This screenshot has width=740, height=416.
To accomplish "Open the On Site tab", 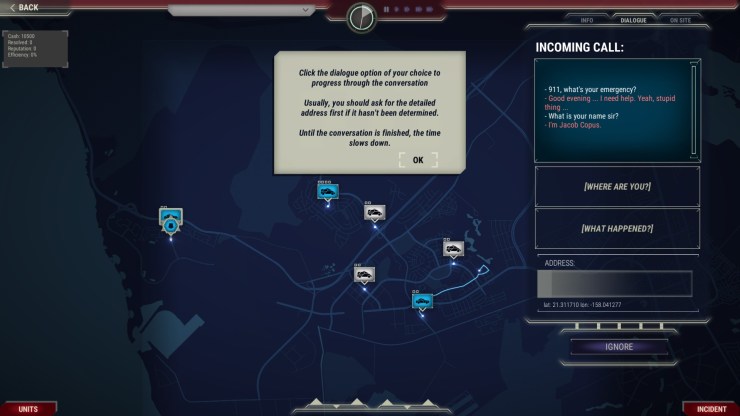I will 679,20.
